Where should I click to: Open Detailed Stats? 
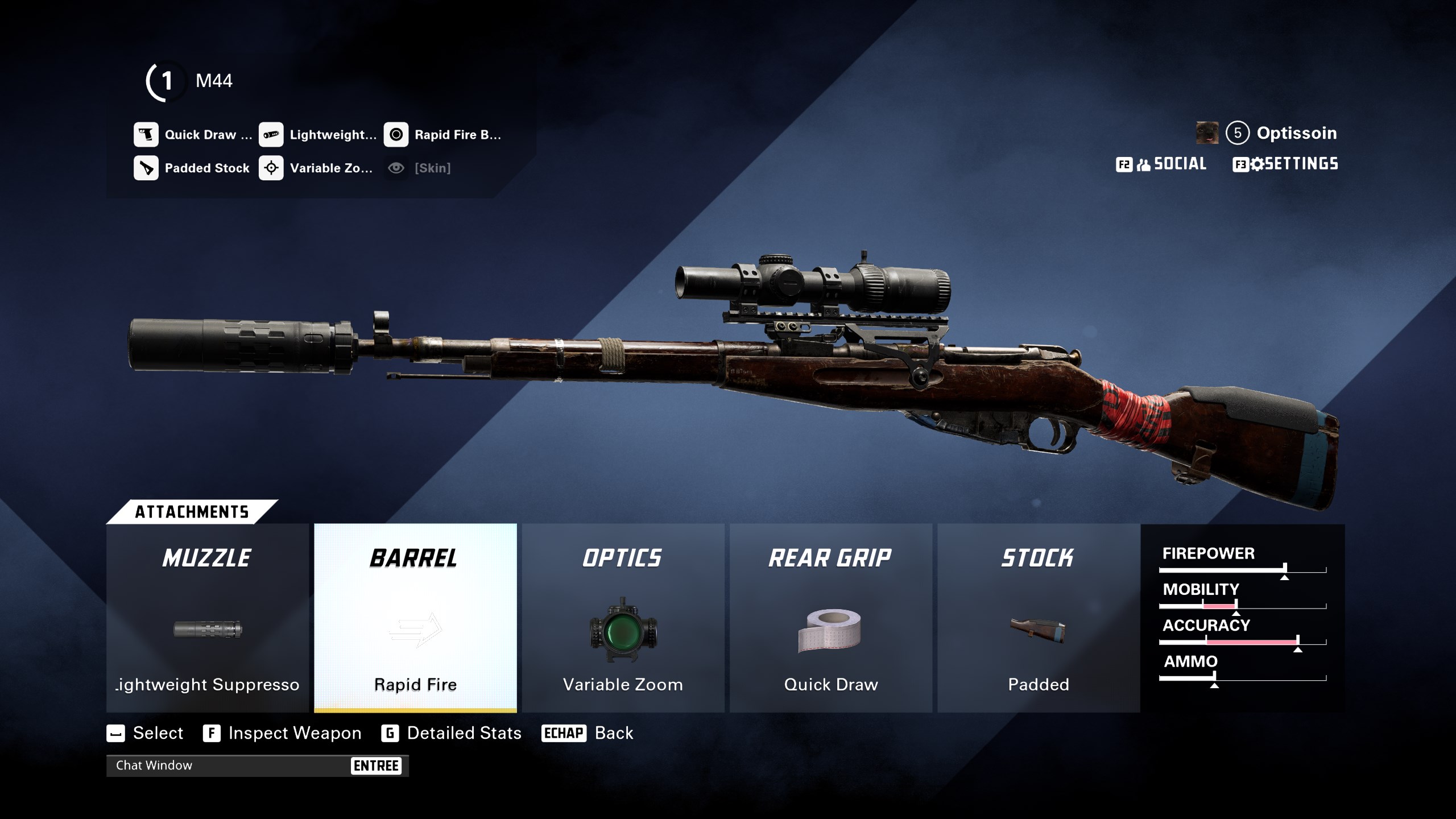point(463,733)
